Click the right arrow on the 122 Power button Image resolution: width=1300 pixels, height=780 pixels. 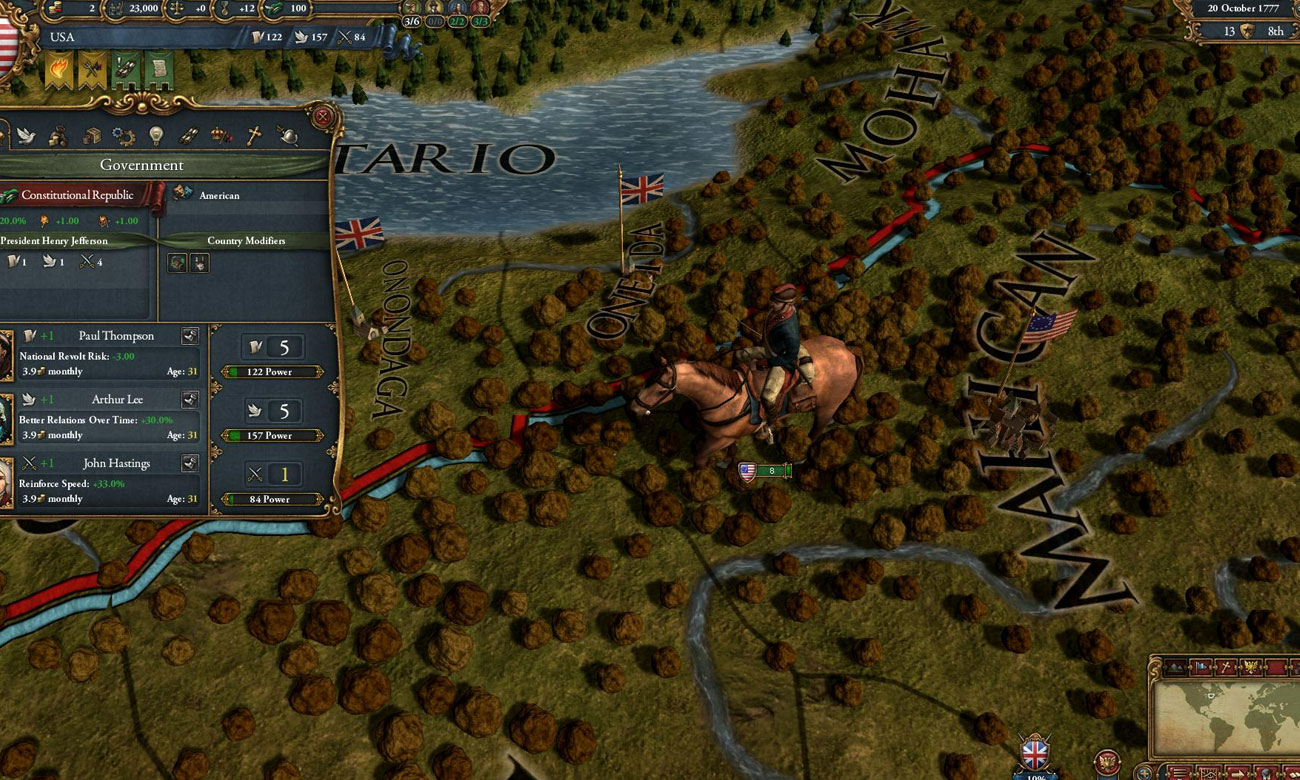click(319, 371)
